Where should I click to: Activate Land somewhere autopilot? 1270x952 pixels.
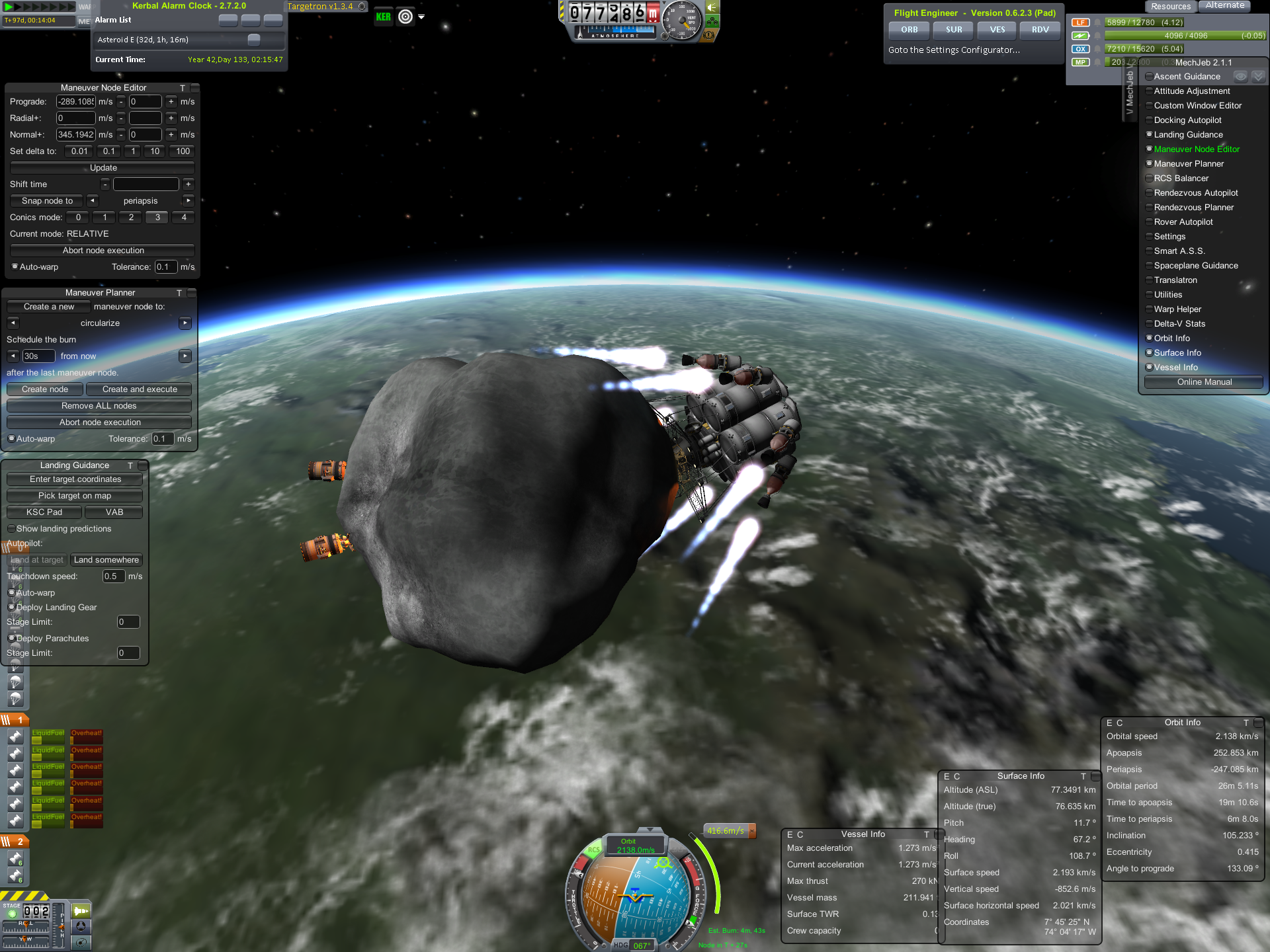(x=106, y=560)
